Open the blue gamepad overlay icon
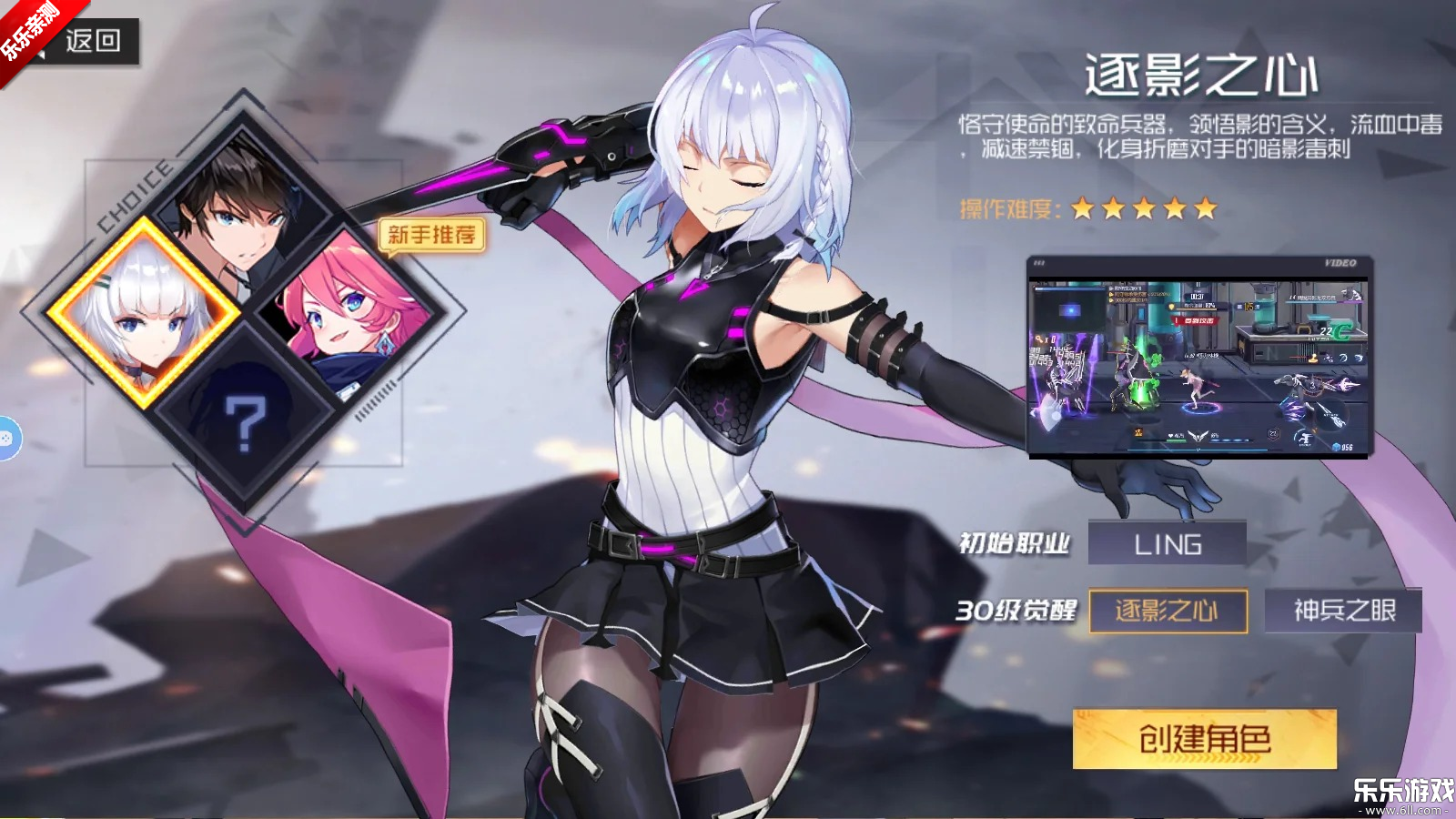This screenshot has width=1456, height=819. point(6,439)
